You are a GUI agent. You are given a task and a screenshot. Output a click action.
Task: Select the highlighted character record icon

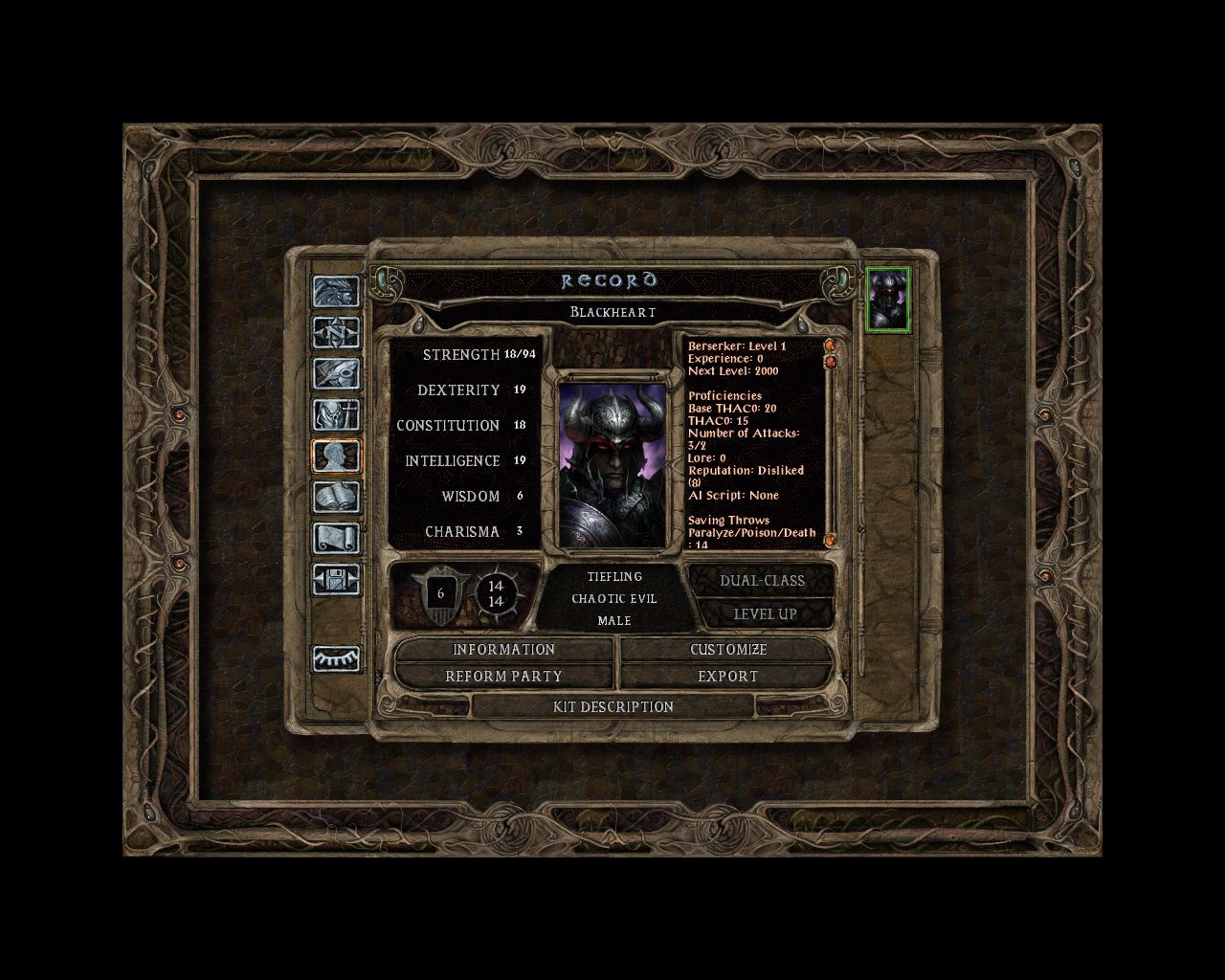point(337,455)
